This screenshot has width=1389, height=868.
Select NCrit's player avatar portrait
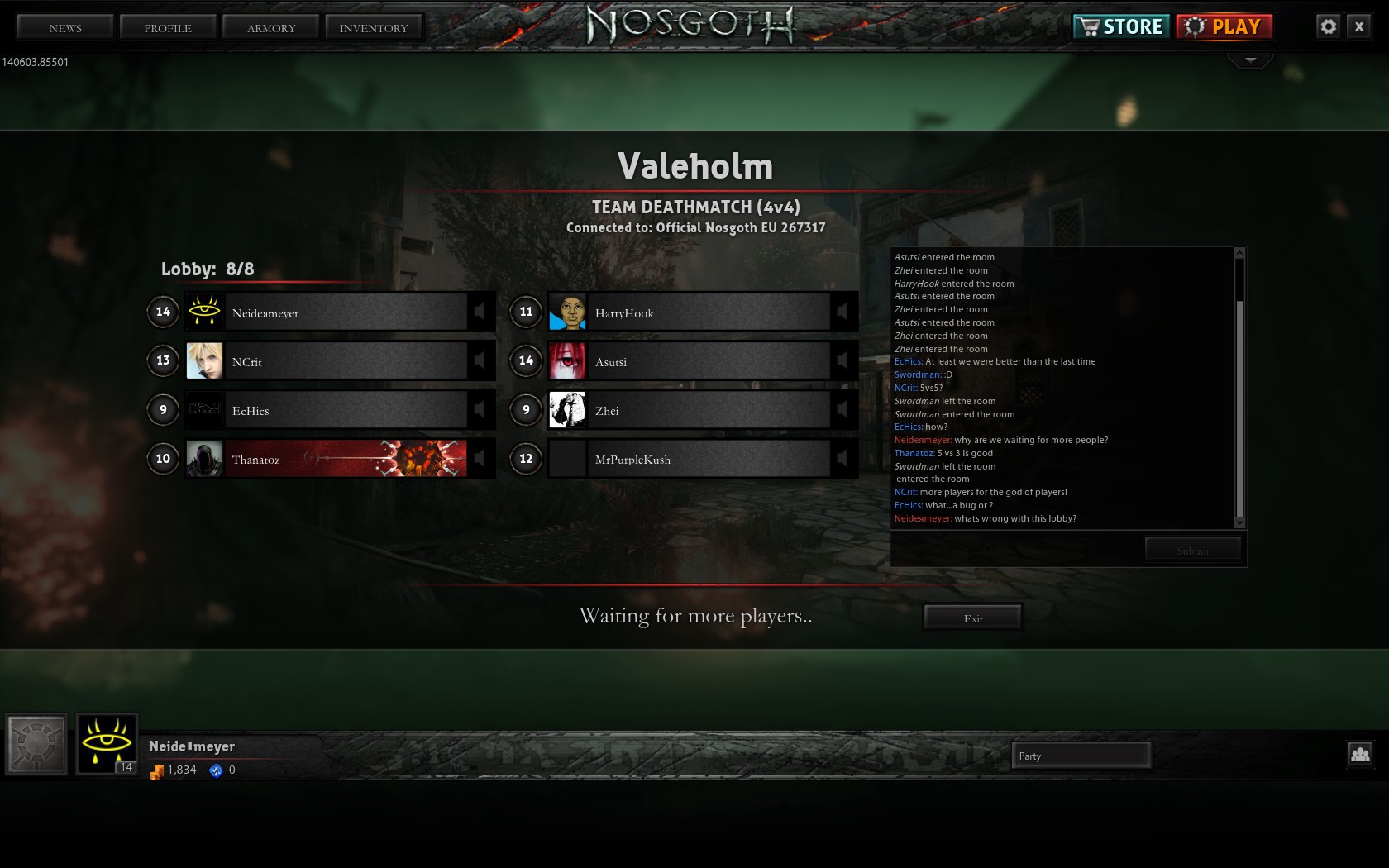coord(205,360)
